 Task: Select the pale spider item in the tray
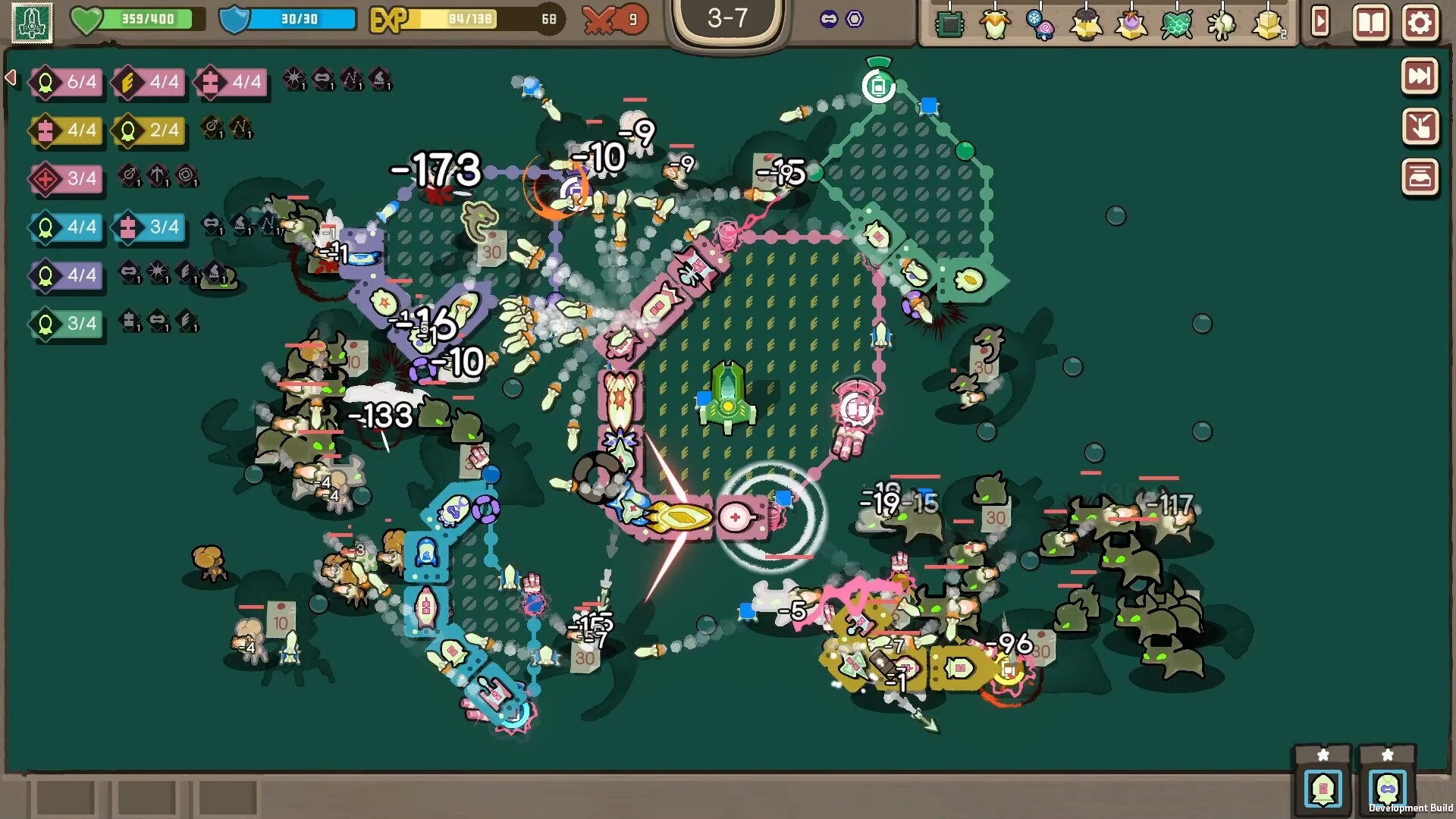tap(1222, 24)
